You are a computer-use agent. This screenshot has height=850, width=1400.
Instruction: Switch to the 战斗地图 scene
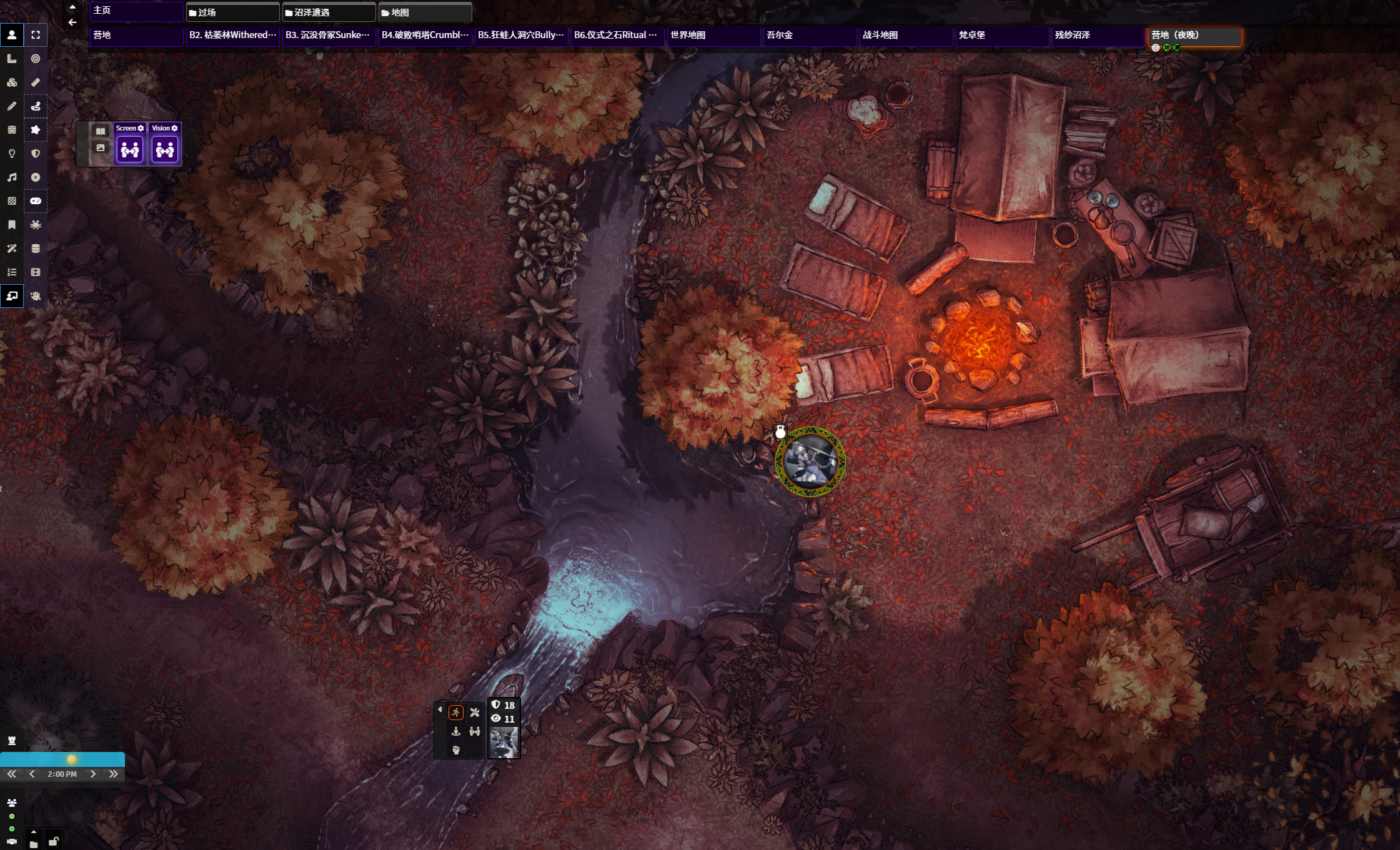[x=905, y=36]
